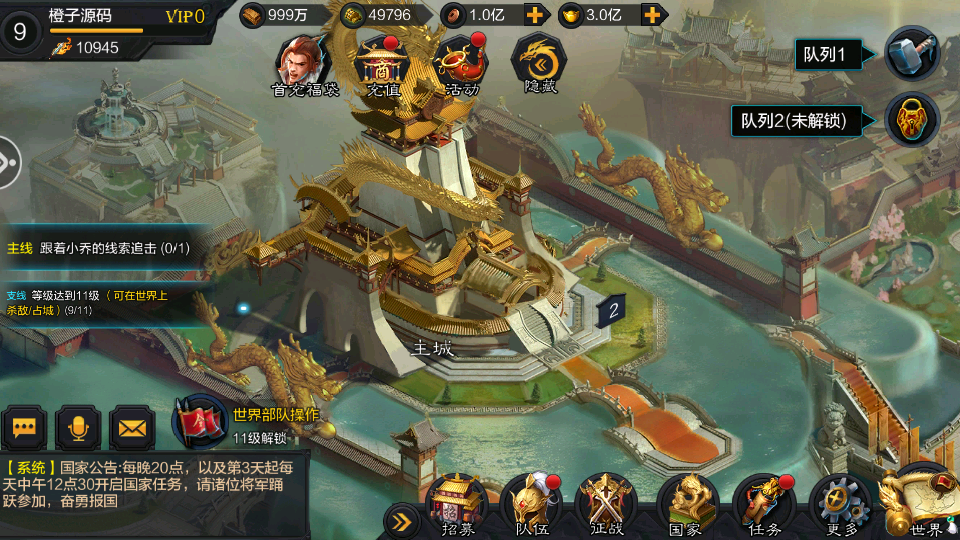Add gold ingots with the plus button

coord(653,15)
